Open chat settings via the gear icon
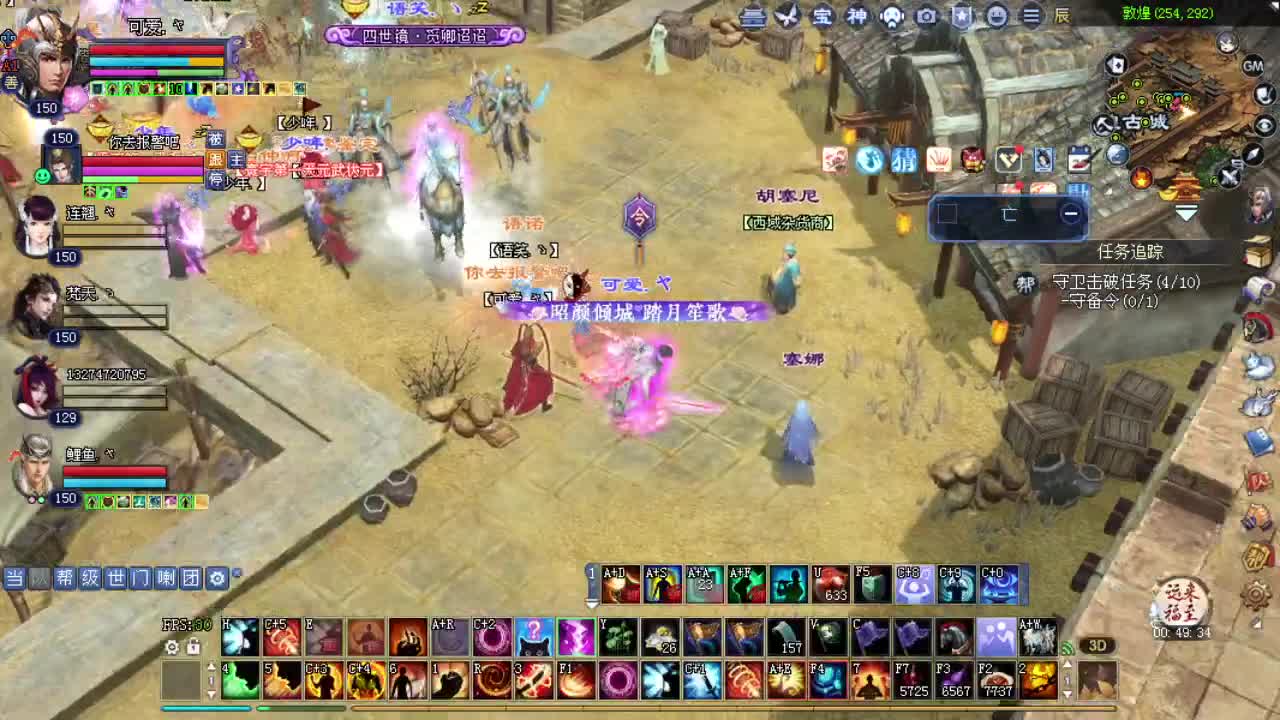The image size is (1280, 720). (x=216, y=578)
